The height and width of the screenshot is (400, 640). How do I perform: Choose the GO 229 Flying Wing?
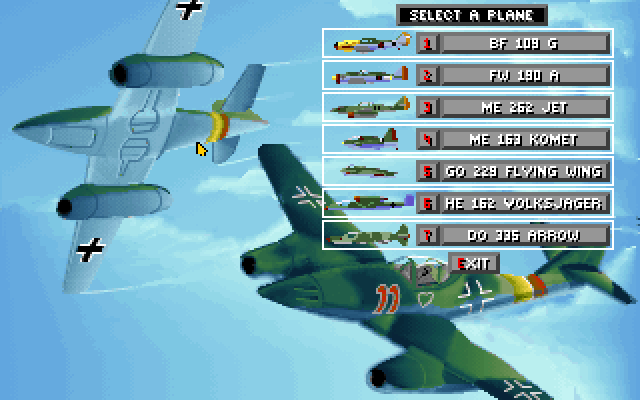[x=524, y=171]
